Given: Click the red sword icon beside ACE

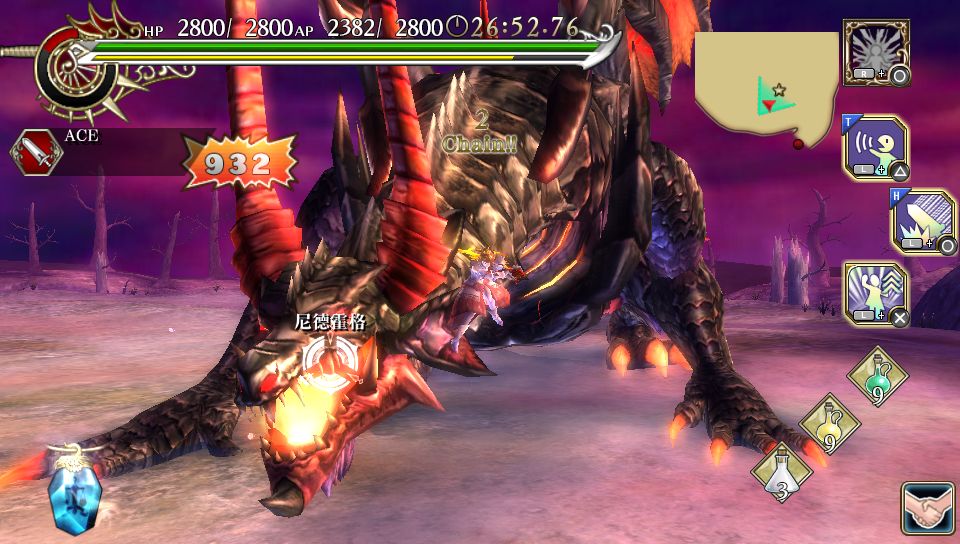Looking at the screenshot, I should (x=35, y=153).
